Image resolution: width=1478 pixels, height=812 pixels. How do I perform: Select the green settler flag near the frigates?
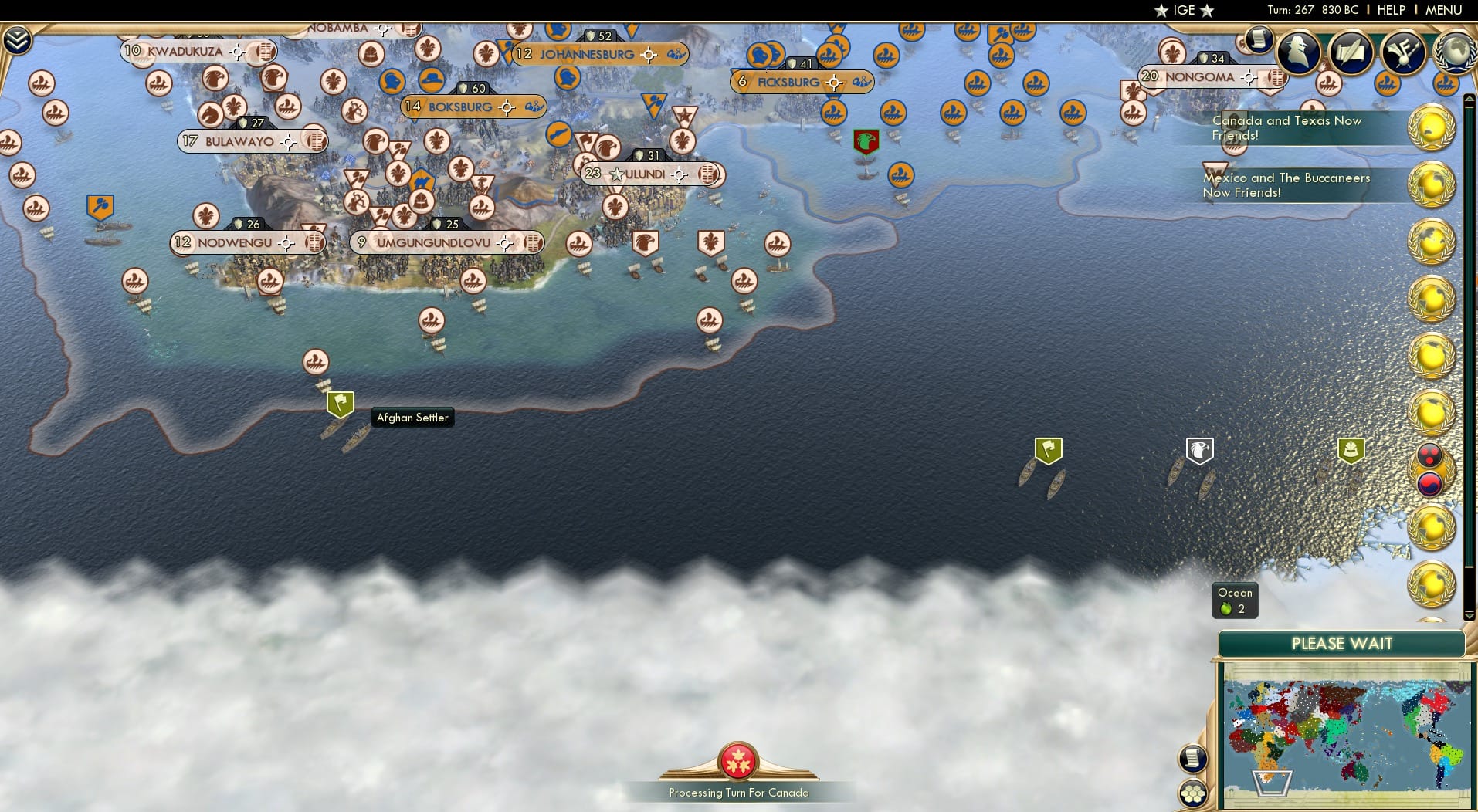point(1046,449)
